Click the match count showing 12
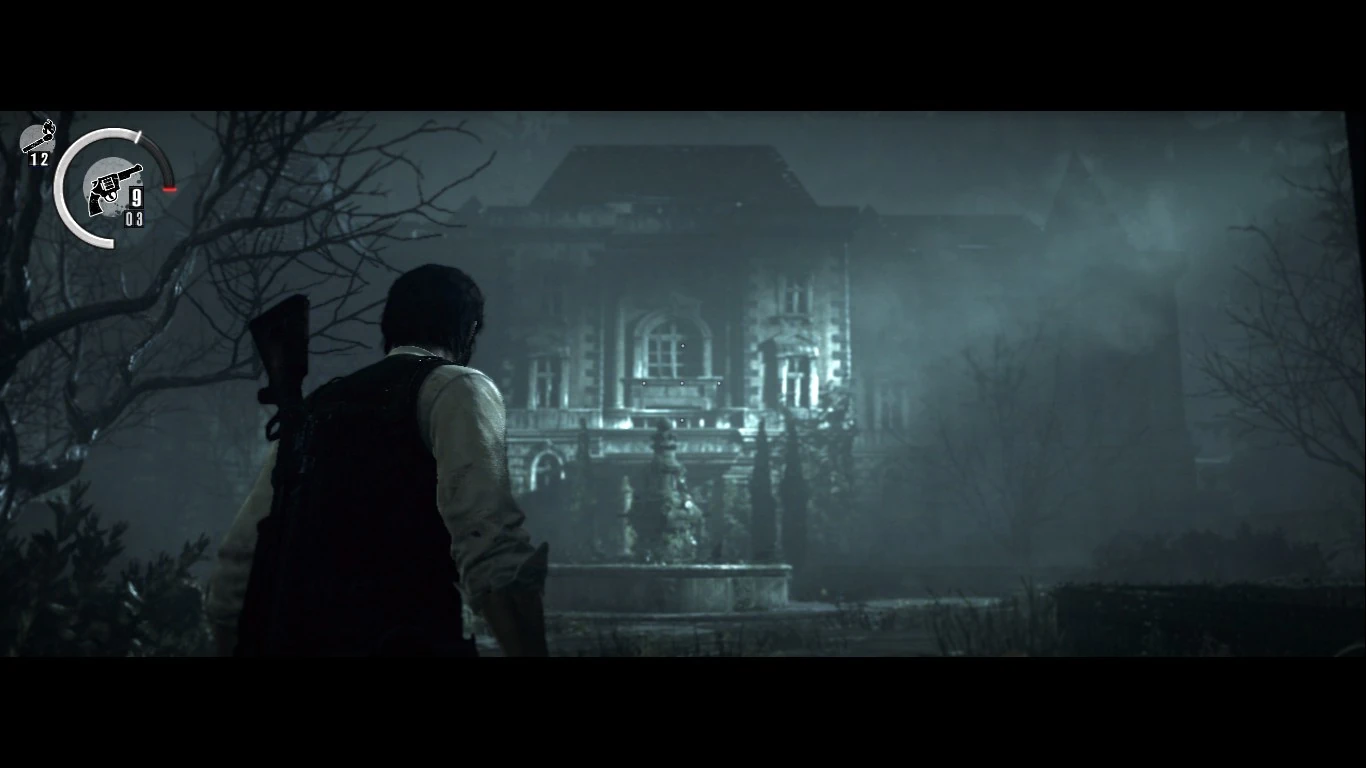 point(39,159)
